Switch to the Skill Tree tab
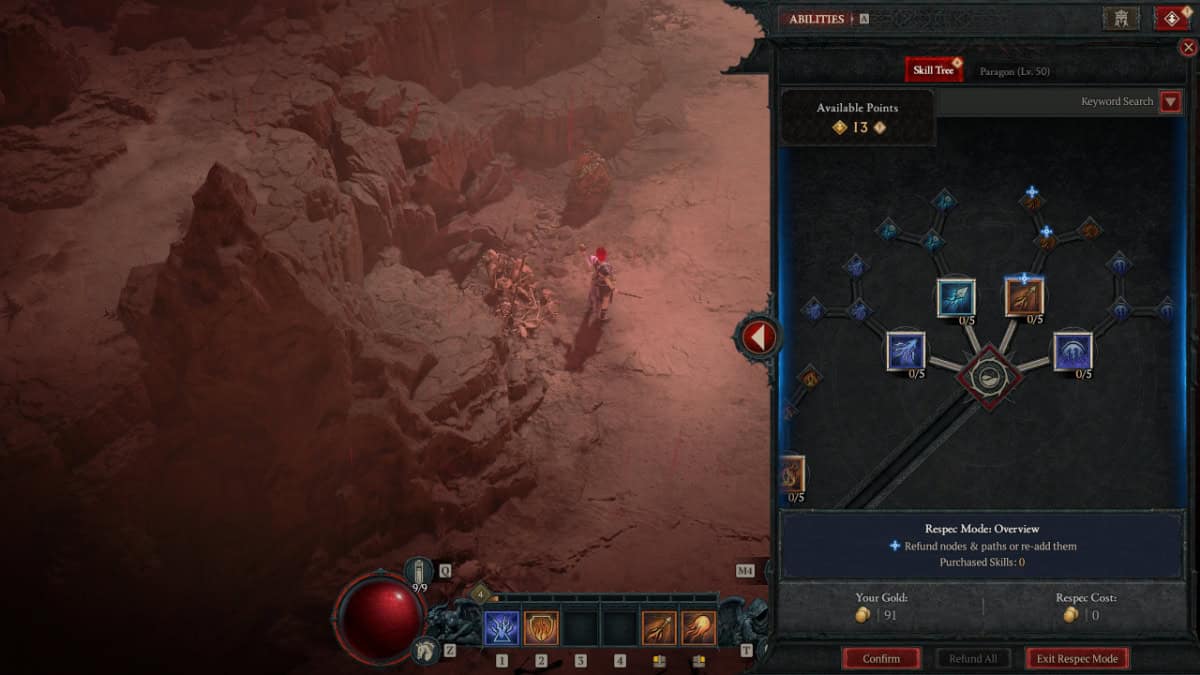 click(x=932, y=70)
